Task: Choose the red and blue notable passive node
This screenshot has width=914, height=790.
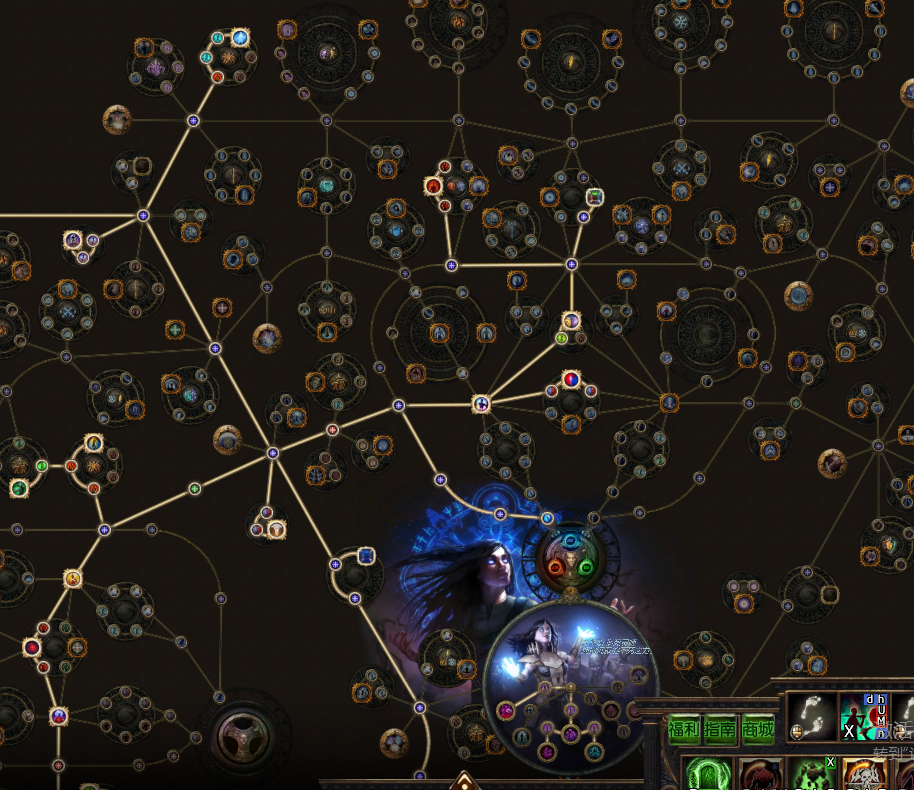Action: 570,380
